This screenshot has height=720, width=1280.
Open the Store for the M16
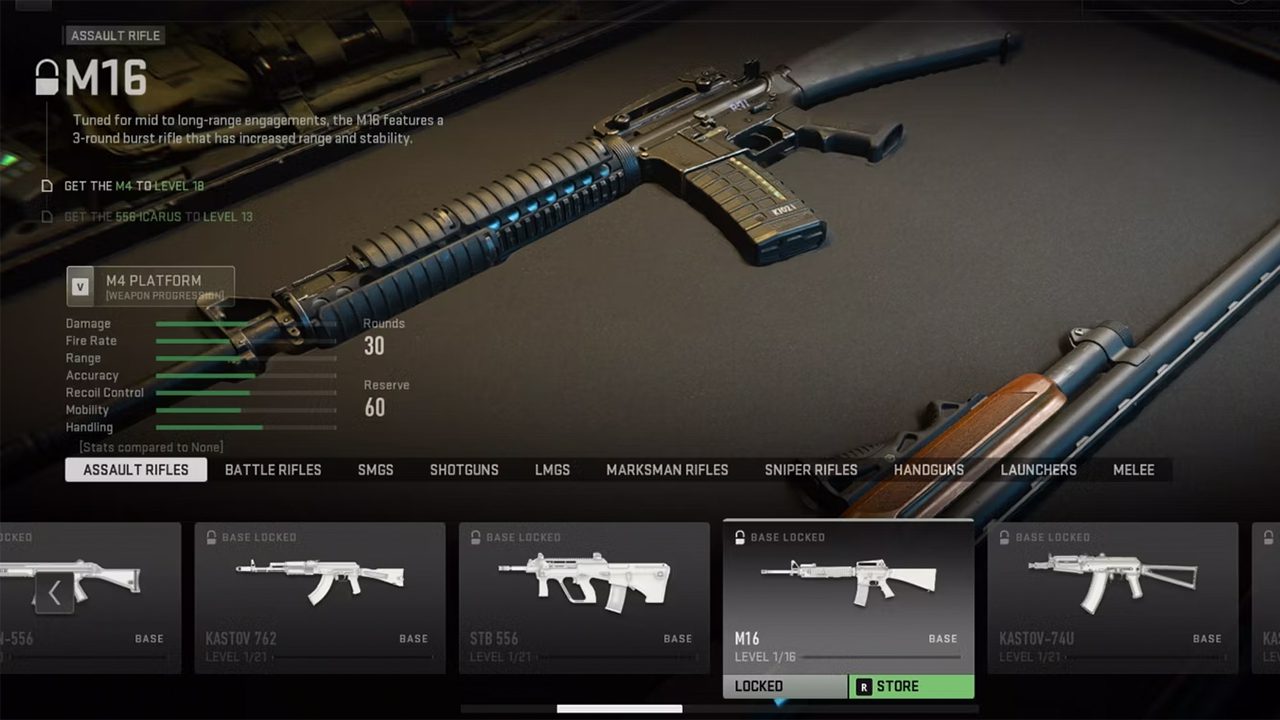click(x=911, y=687)
